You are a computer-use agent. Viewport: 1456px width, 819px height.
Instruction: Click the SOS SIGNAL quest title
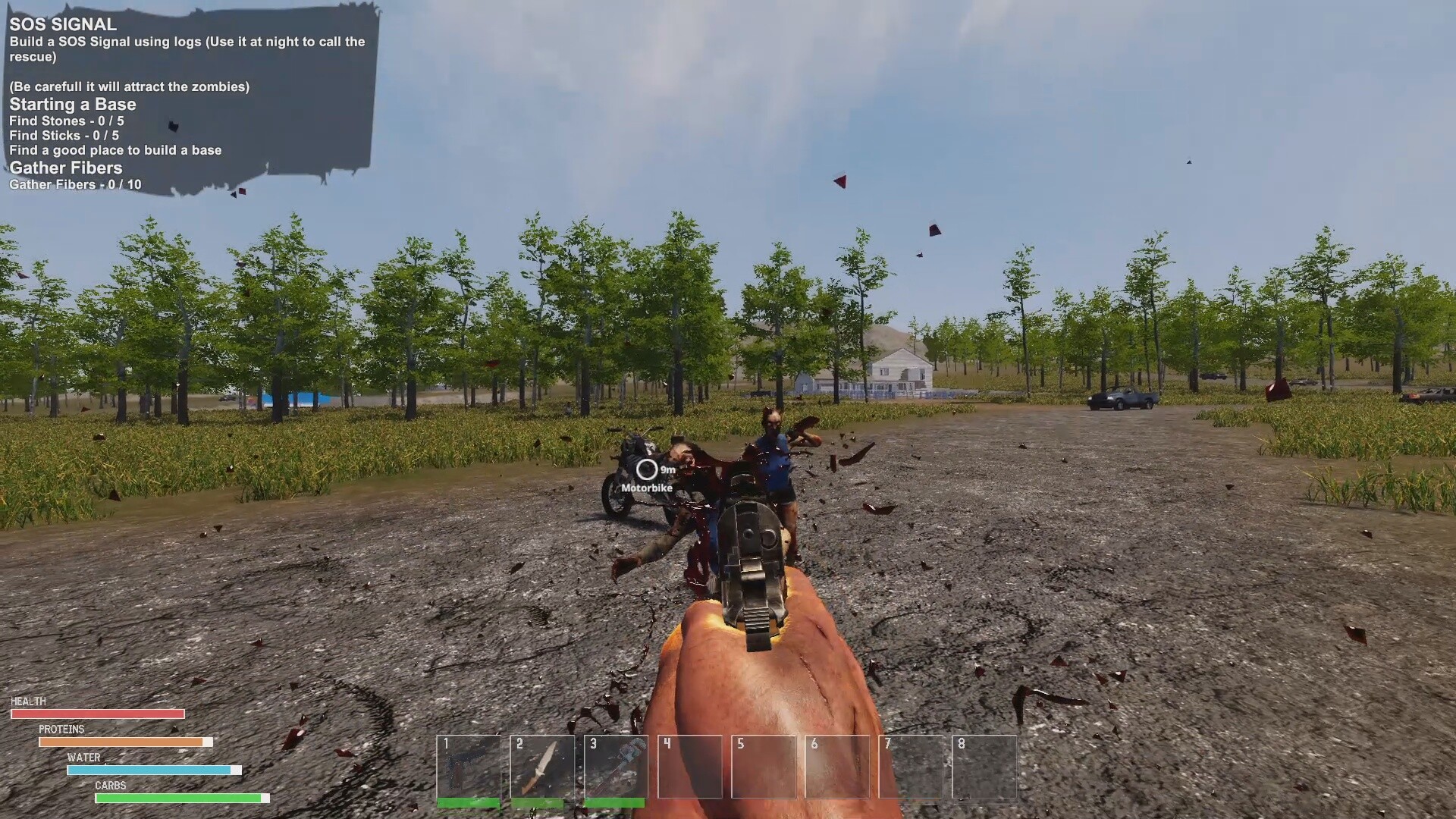[x=60, y=24]
